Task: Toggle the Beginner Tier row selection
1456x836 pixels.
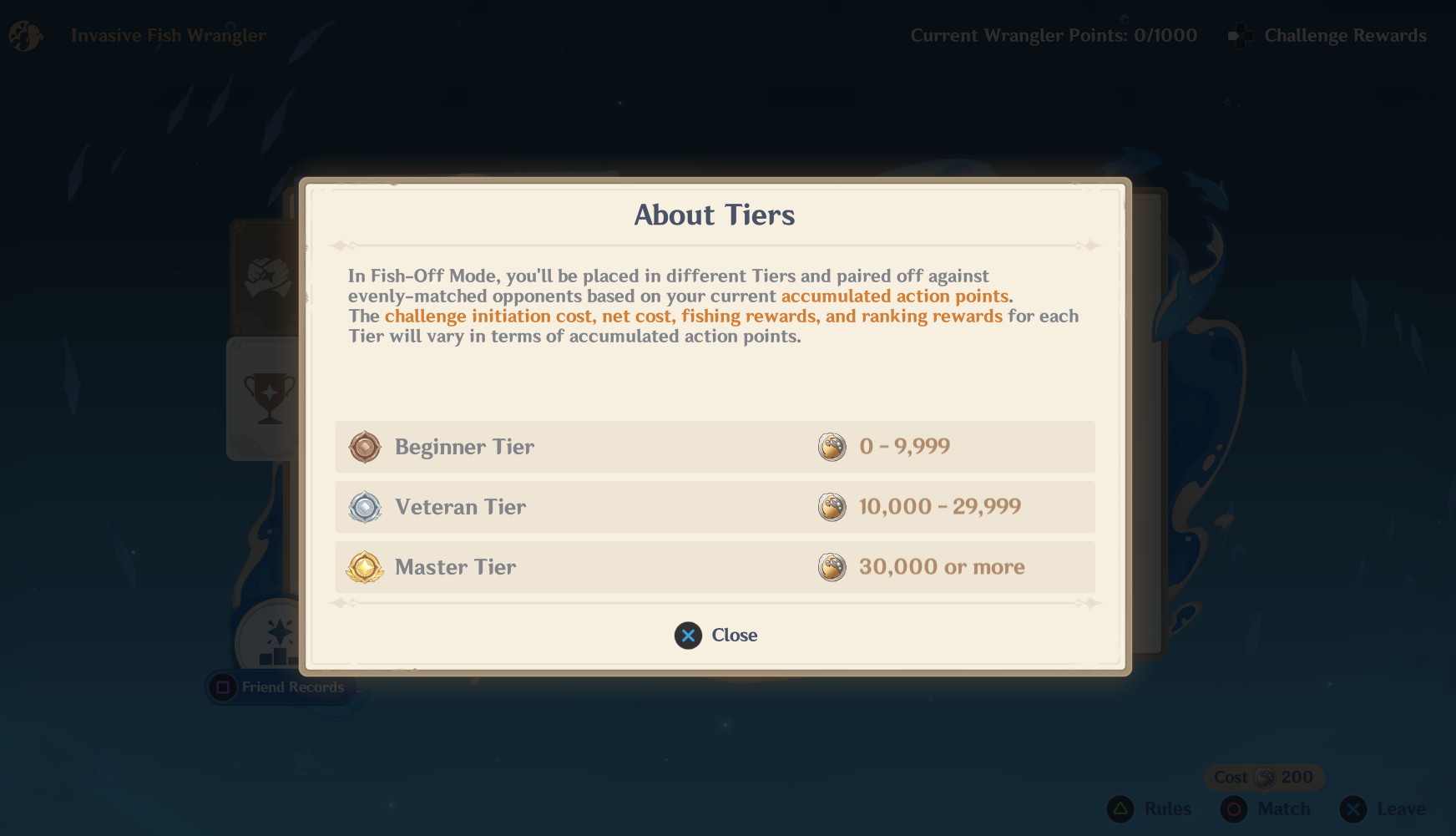Action: tap(715, 446)
